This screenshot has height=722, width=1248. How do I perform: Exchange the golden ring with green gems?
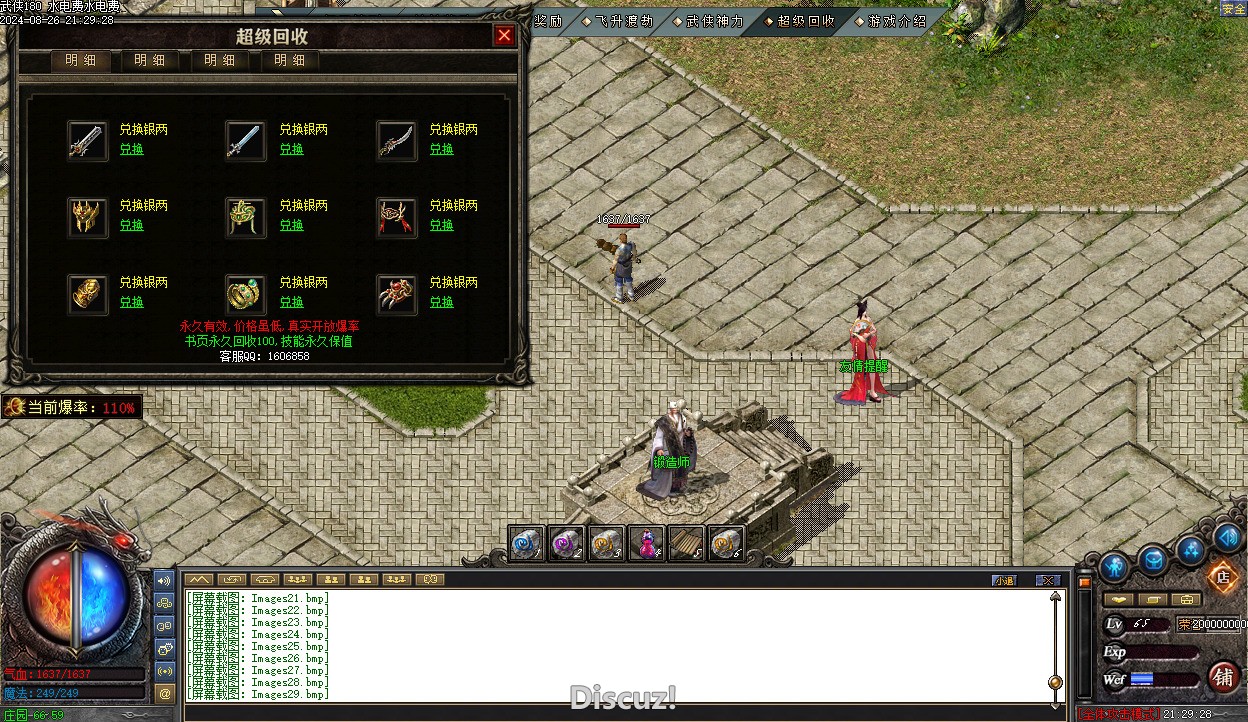291,302
